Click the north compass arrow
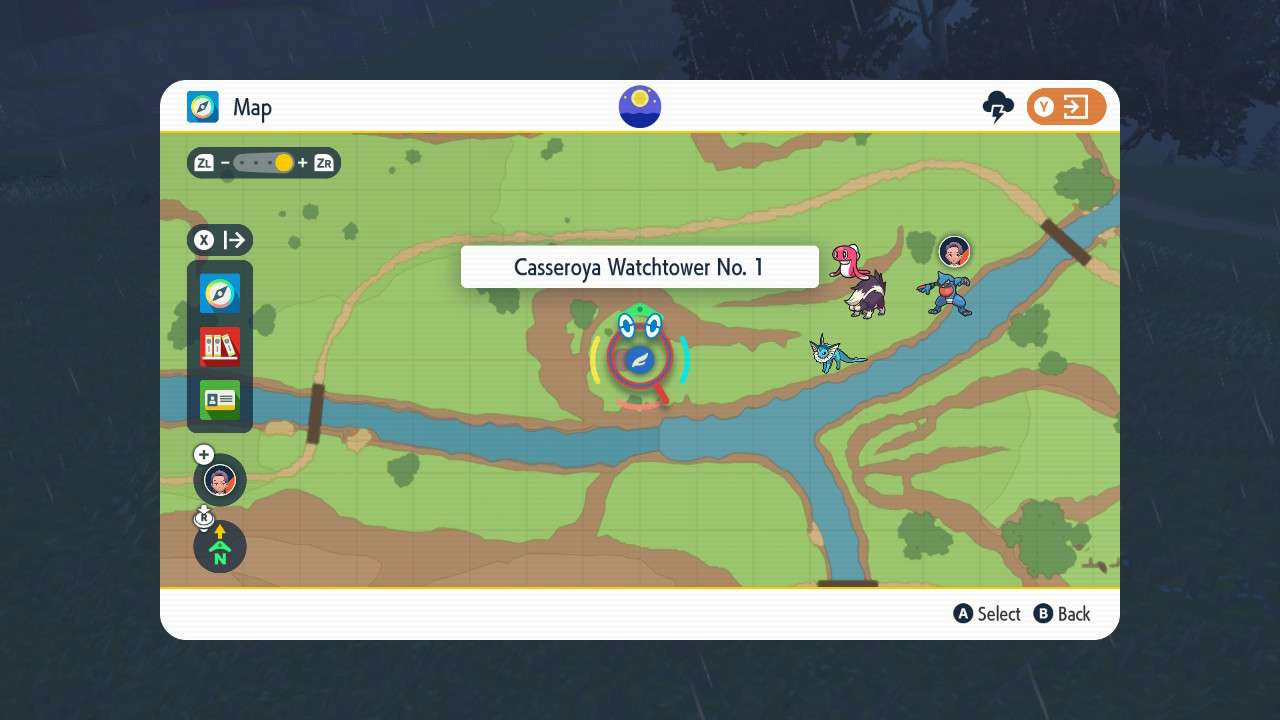Viewport: 1280px width, 720px height. pos(219,546)
